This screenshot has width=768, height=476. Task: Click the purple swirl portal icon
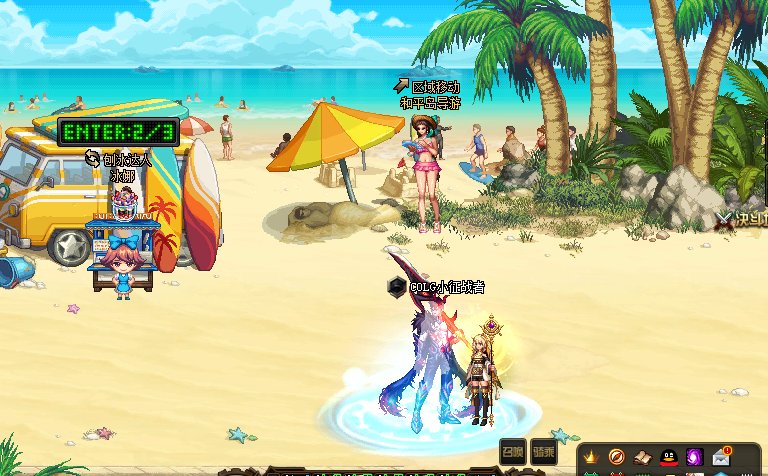[x=695, y=459]
